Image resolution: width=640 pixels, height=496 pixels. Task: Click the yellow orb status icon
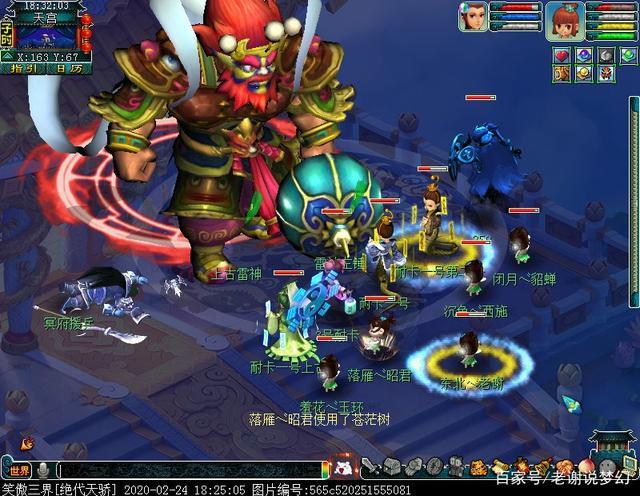[x=583, y=74]
